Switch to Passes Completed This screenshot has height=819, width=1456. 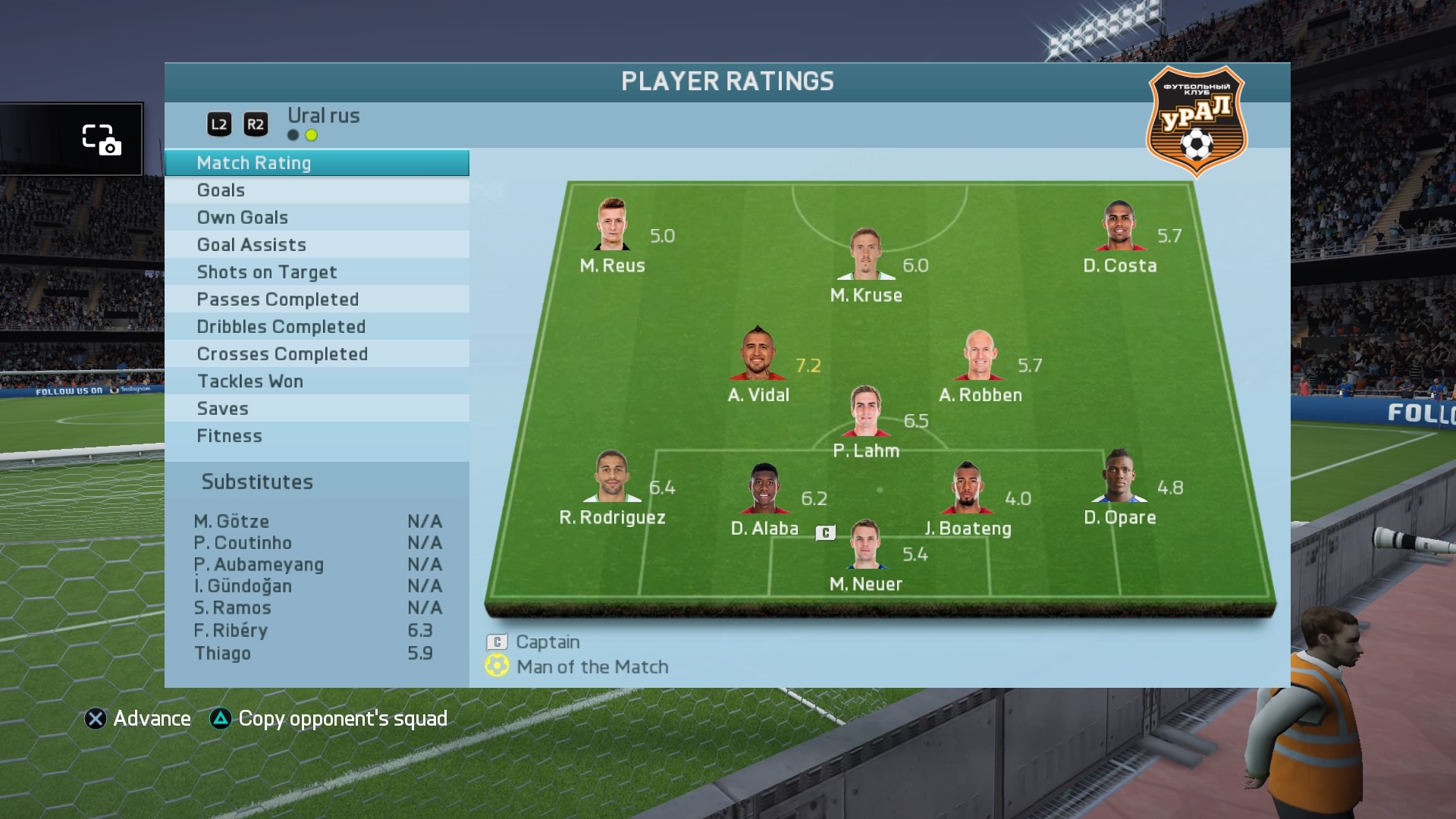[x=316, y=300]
